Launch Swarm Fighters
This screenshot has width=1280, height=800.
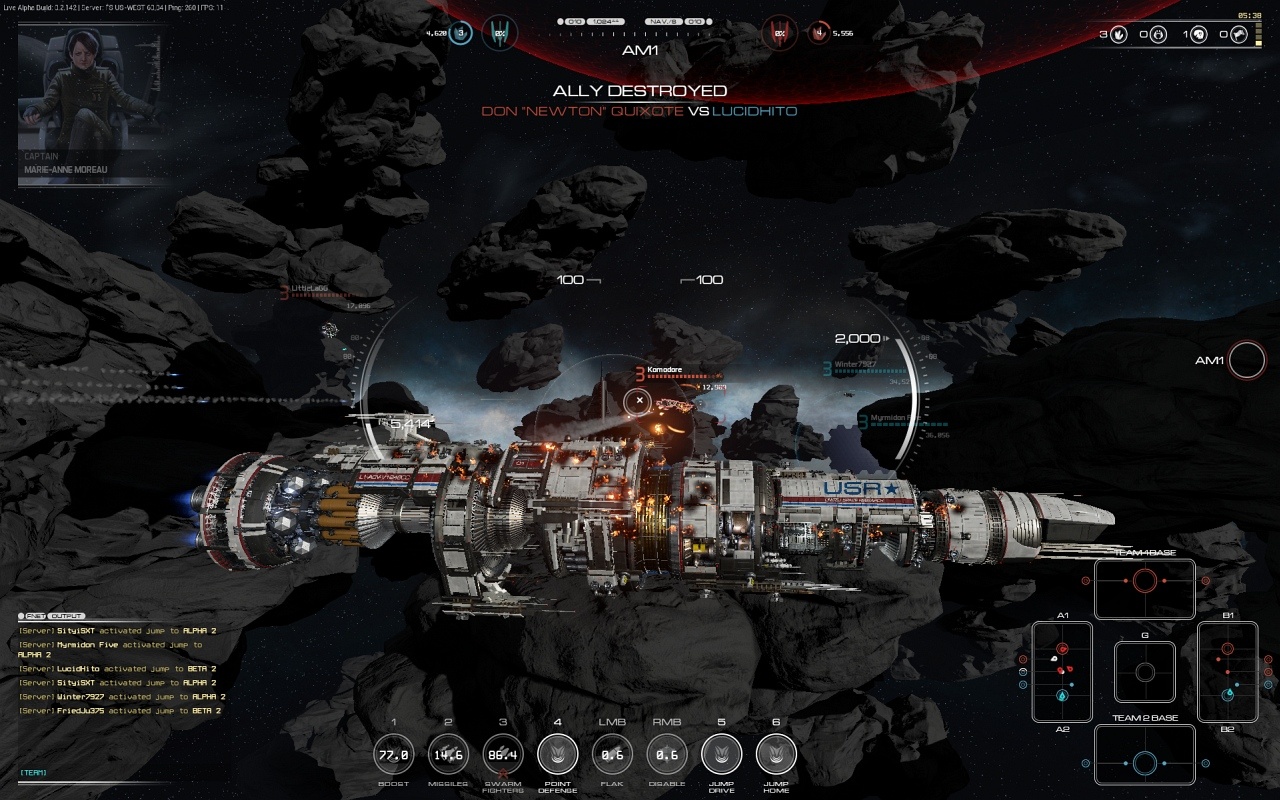click(503, 755)
